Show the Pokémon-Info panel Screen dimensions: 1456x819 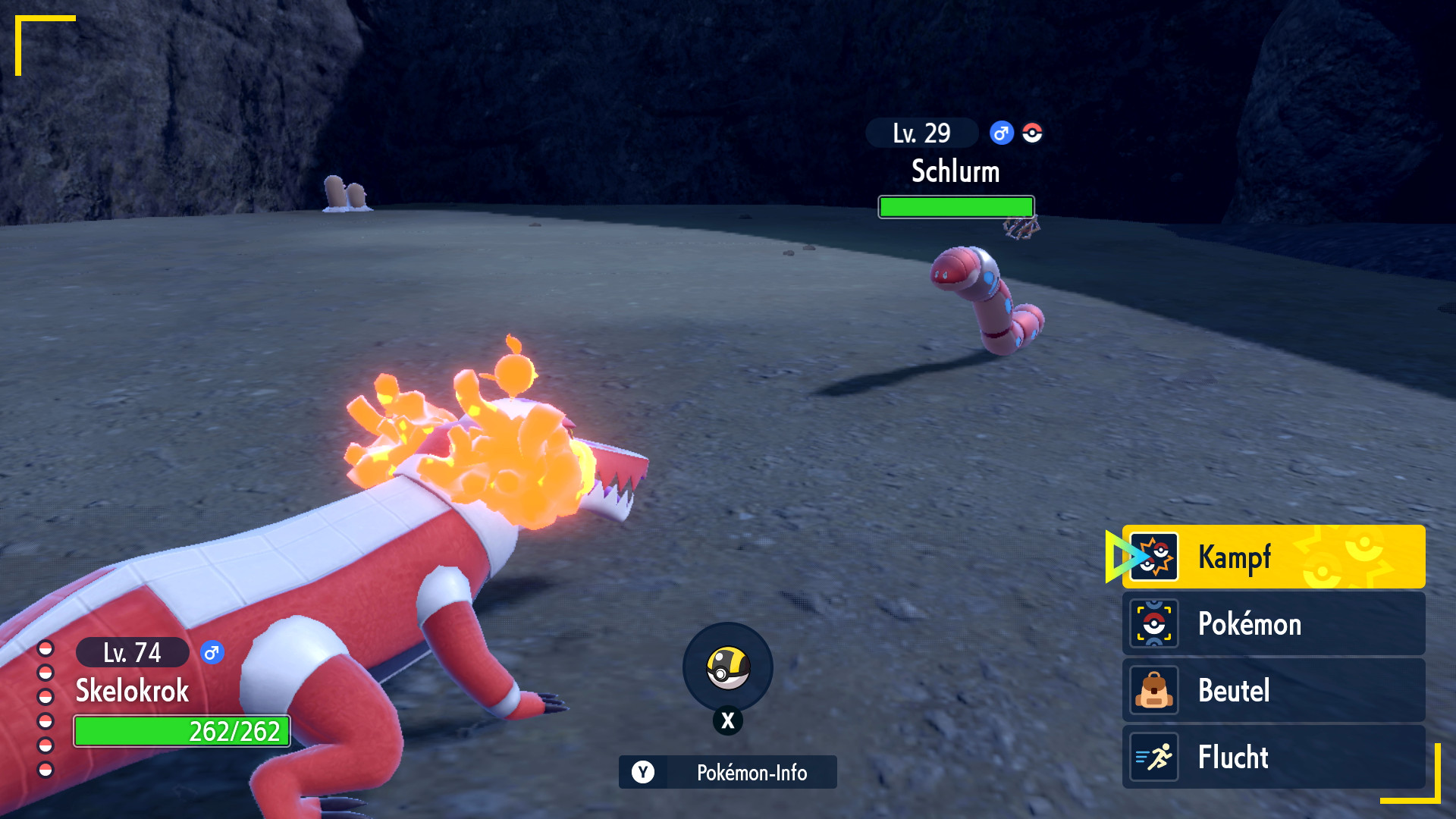point(727,772)
